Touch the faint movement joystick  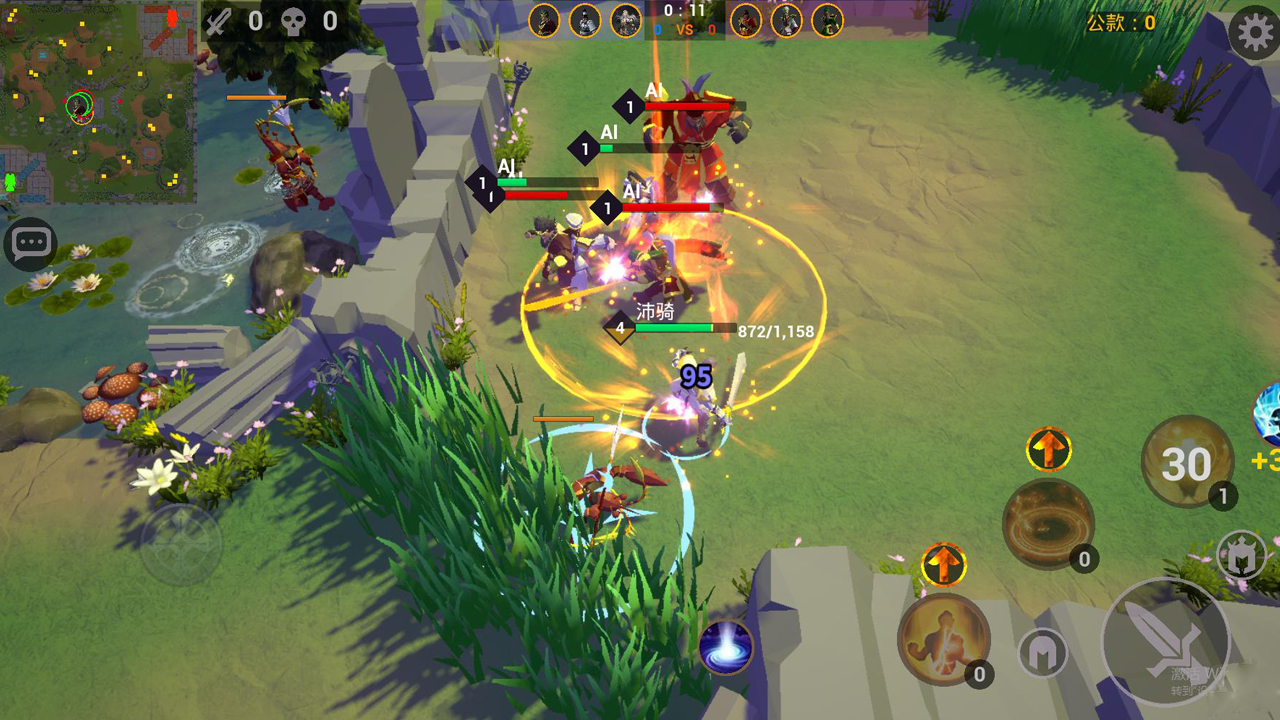tap(181, 545)
